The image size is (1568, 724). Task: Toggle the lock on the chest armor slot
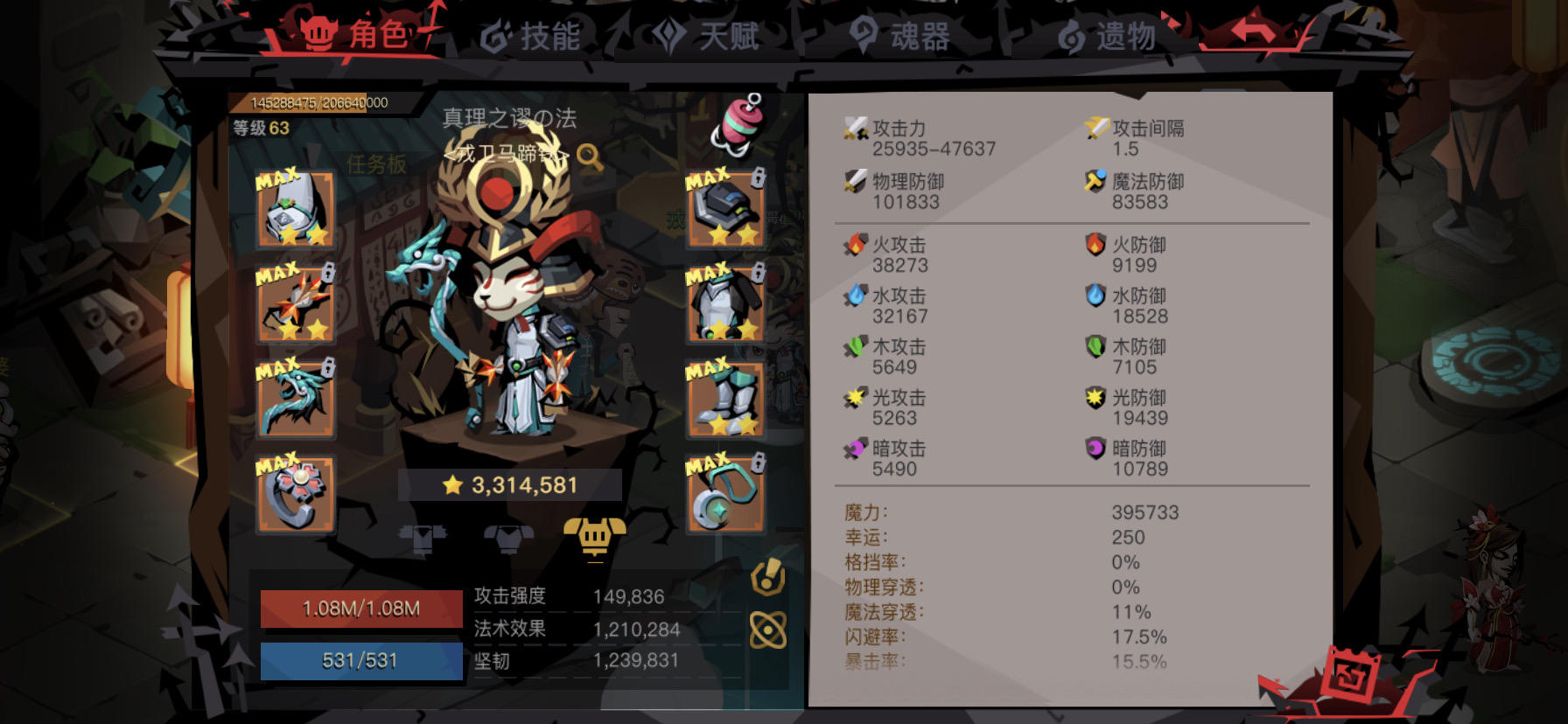(x=756, y=271)
